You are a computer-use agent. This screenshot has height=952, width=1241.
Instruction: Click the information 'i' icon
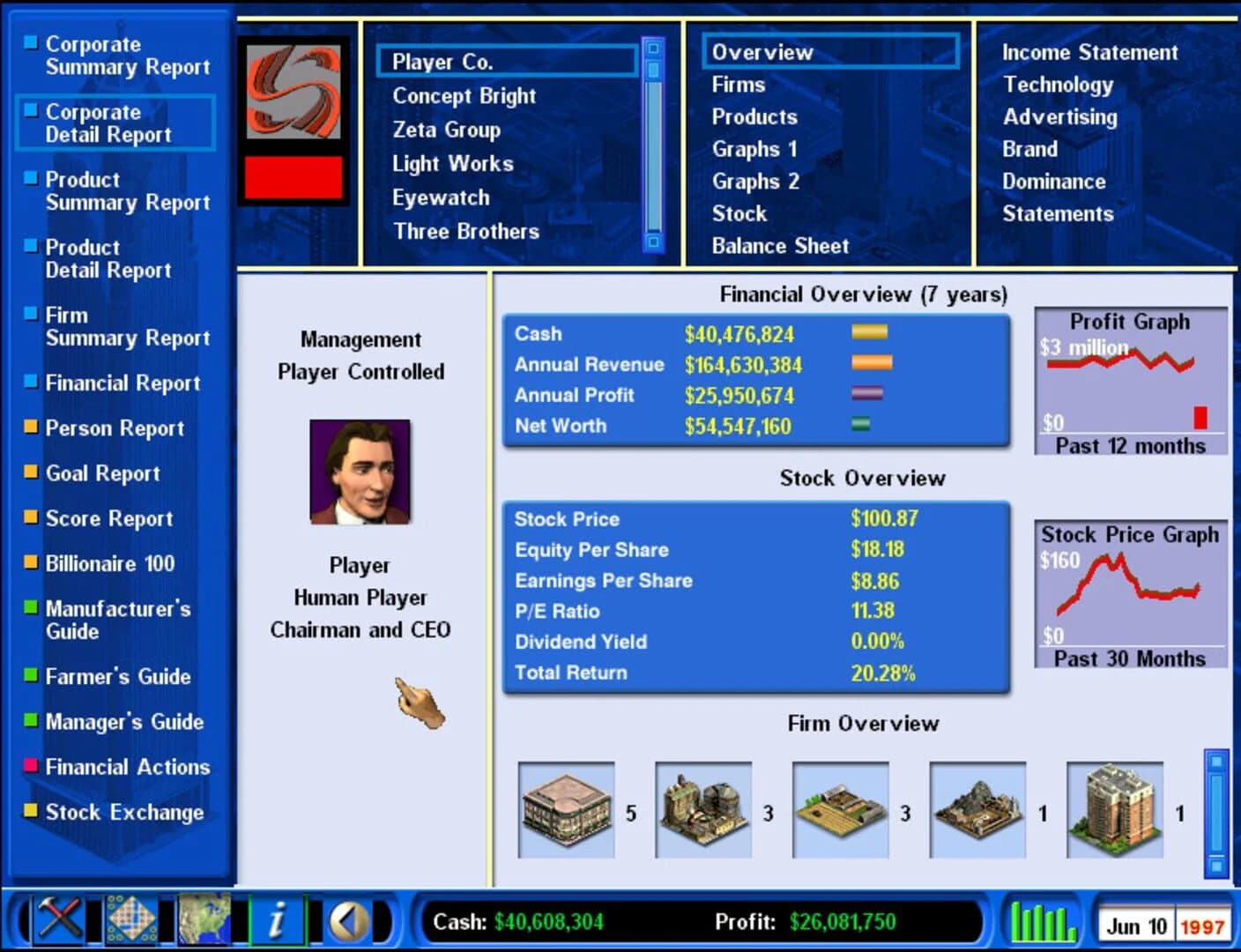tap(279, 920)
